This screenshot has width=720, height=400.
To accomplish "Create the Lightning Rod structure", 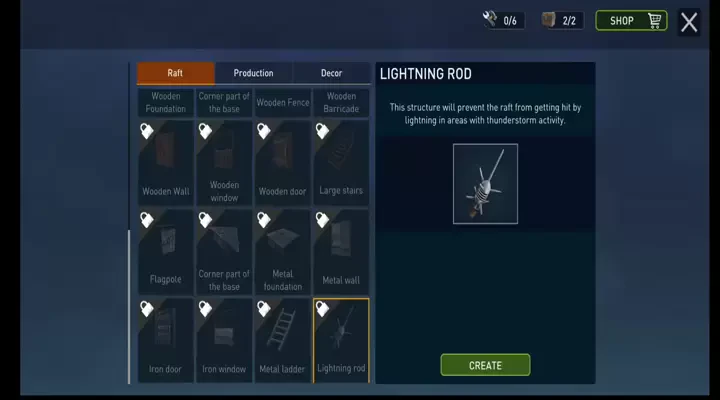I will click(x=485, y=365).
